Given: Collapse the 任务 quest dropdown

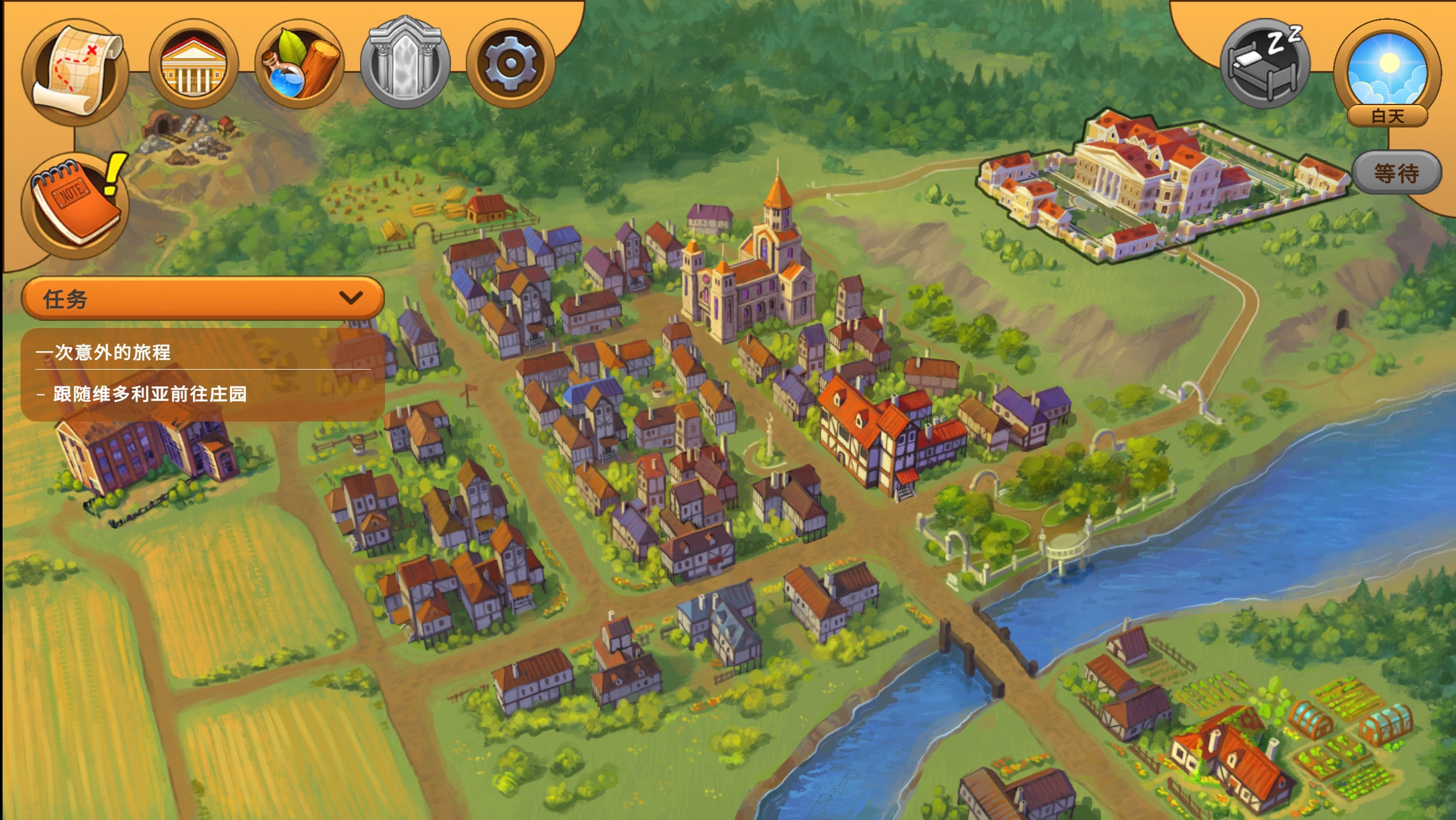Looking at the screenshot, I should [350, 298].
